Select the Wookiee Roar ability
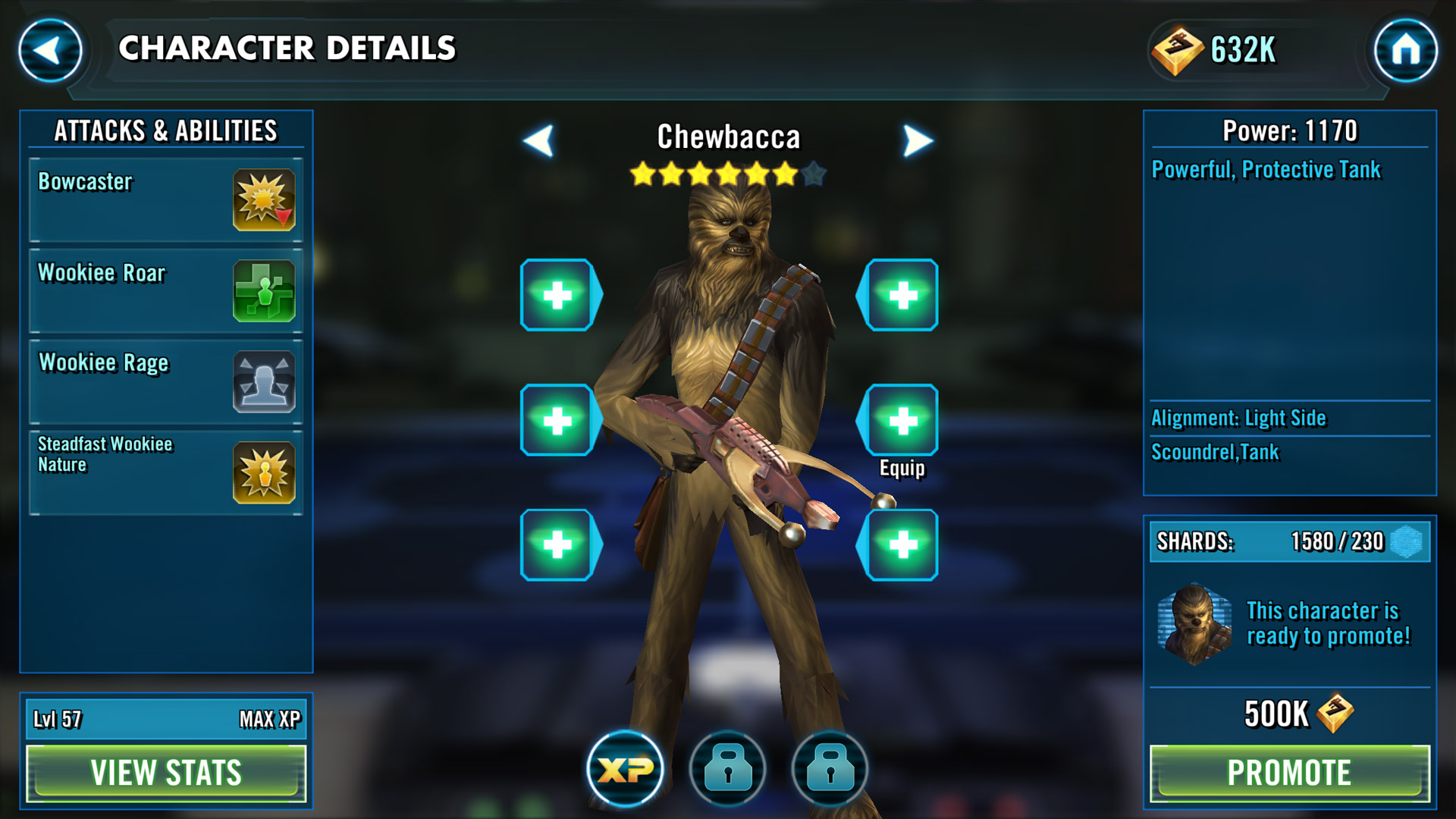The width and height of the screenshot is (1456, 819). coord(166,291)
